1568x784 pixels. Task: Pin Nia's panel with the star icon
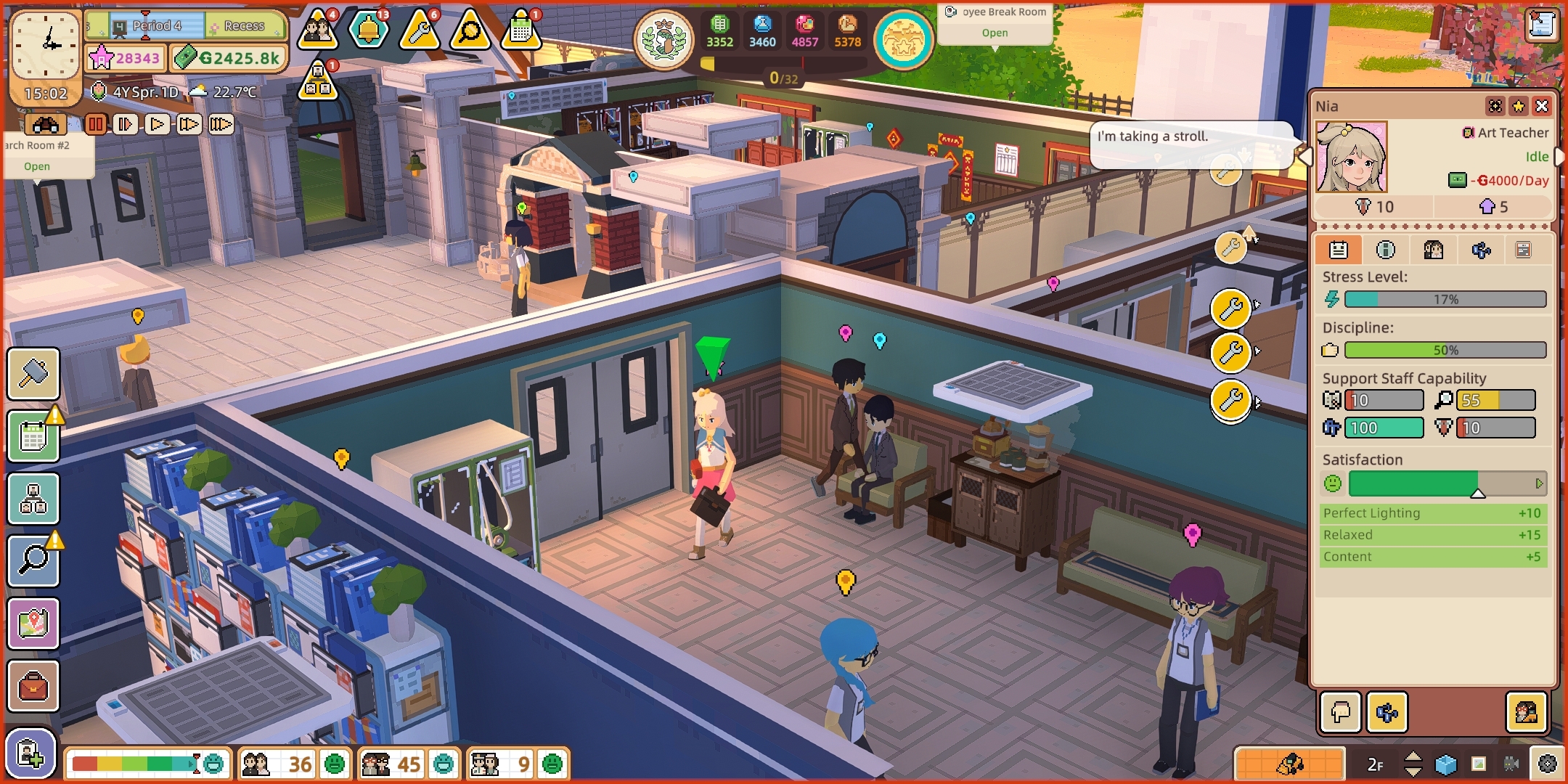click(x=1519, y=105)
